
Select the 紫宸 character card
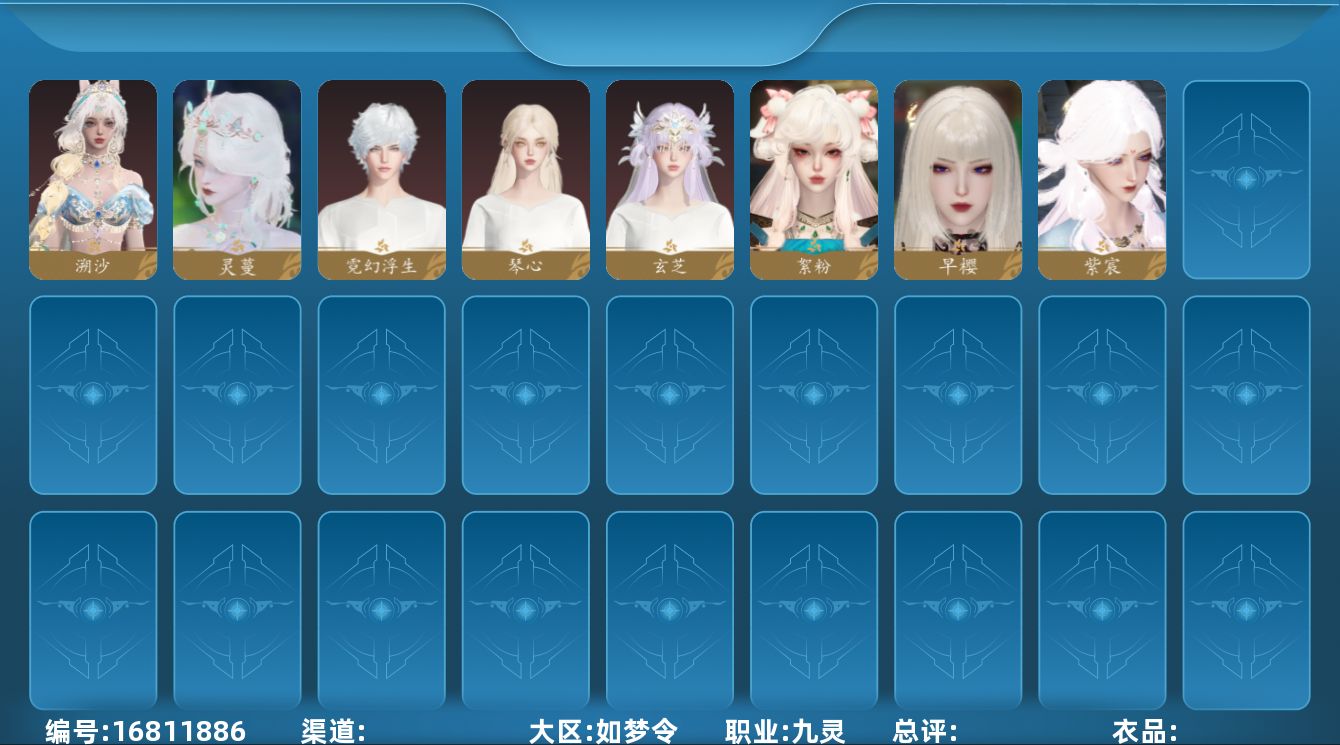tap(1101, 178)
